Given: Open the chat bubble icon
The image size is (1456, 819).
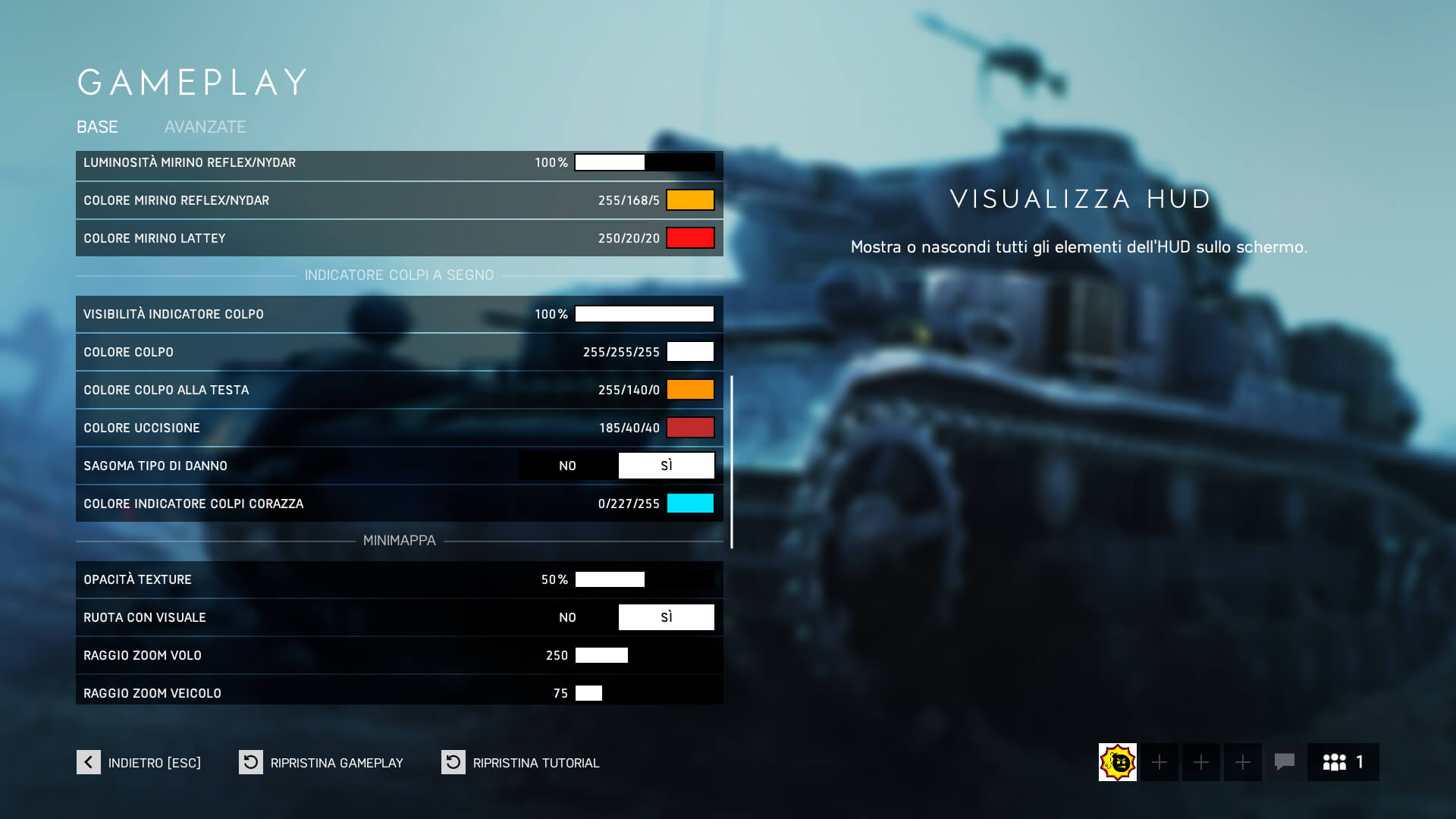Looking at the screenshot, I should click(x=1284, y=762).
